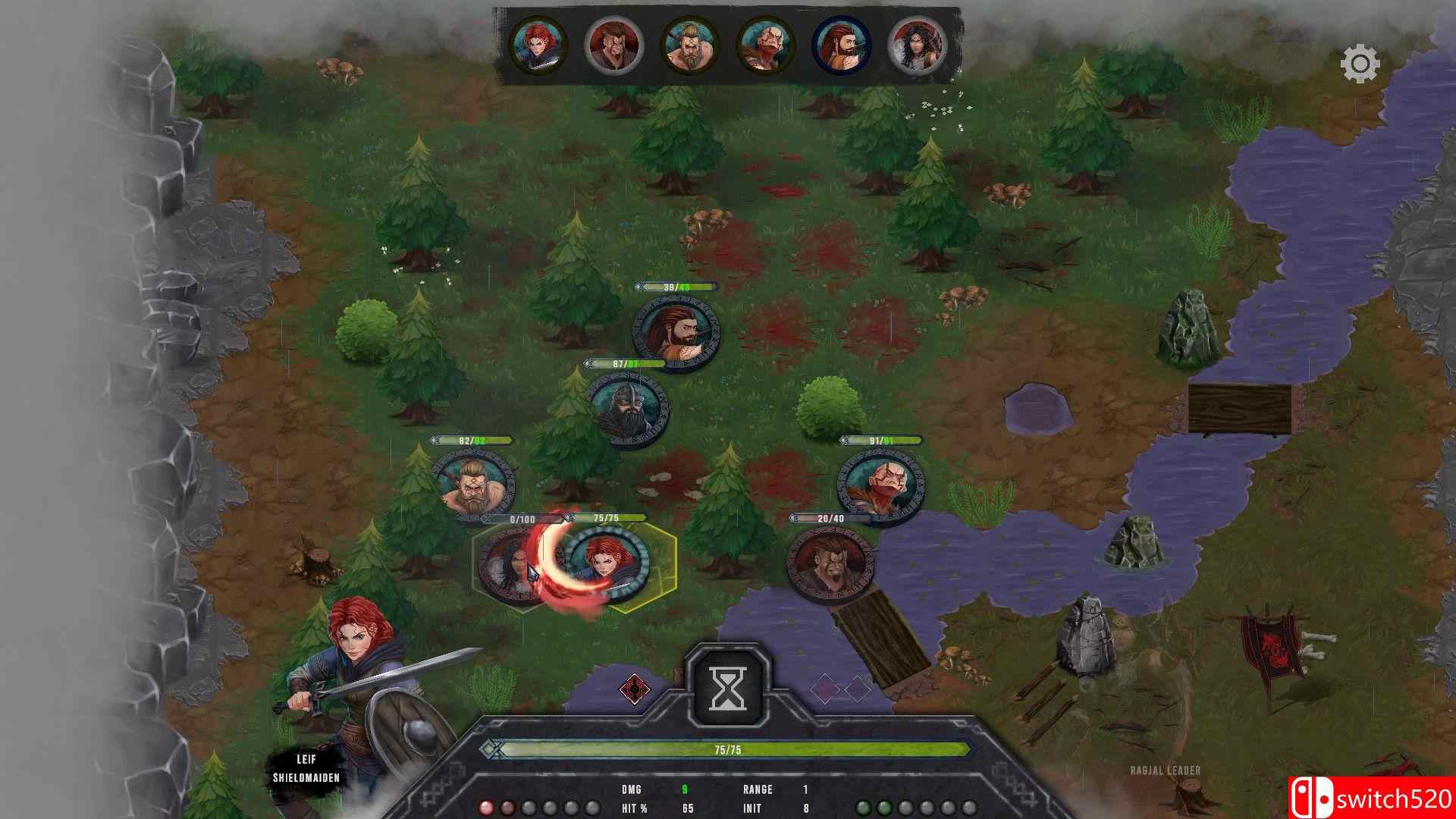End turn with the hourglass button
Viewport: 1456px width, 819px height.
point(728,688)
